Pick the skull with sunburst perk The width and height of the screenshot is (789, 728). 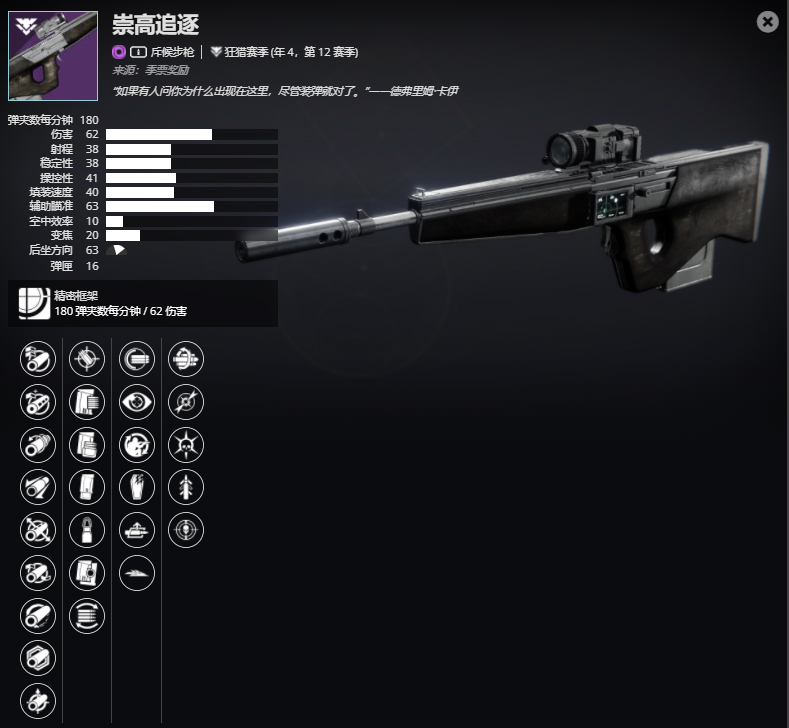point(186,443)
